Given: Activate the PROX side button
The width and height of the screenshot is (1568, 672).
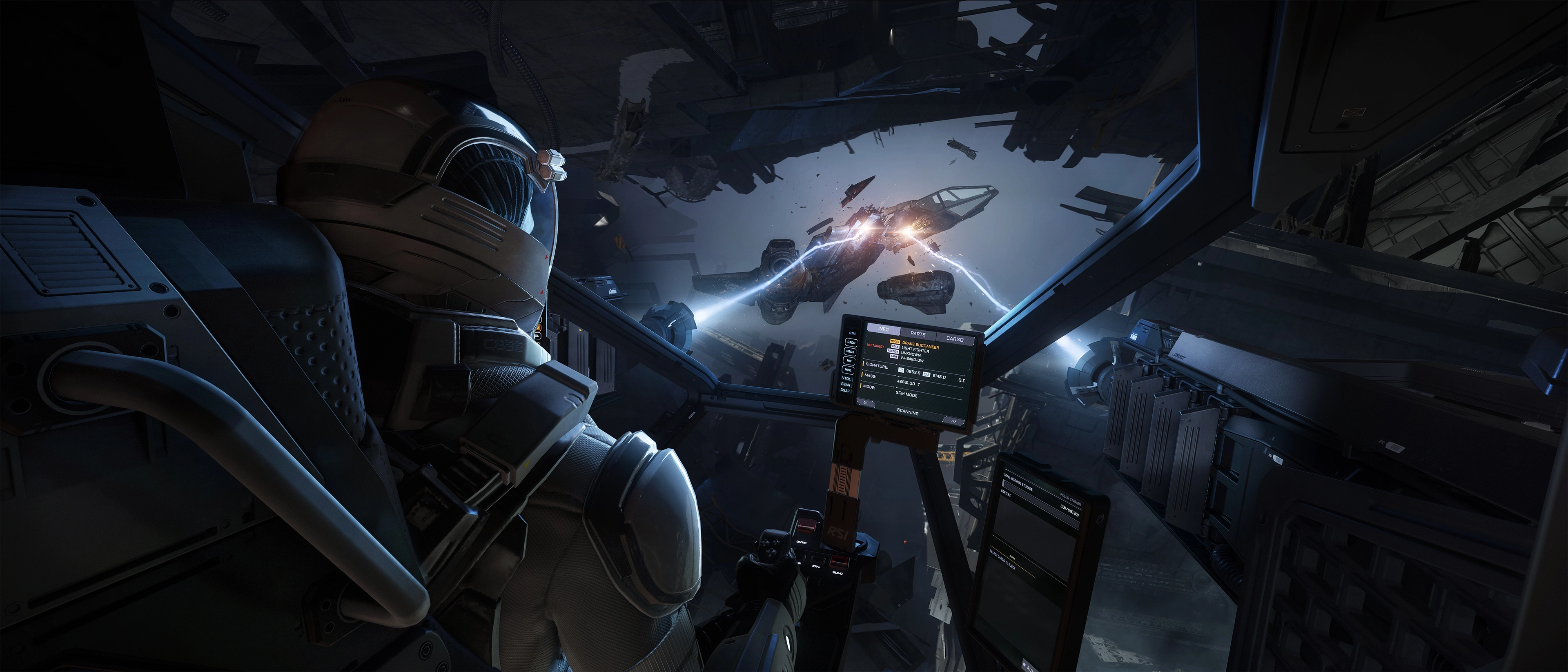Looking at the screenshot, I should (850, 352).
